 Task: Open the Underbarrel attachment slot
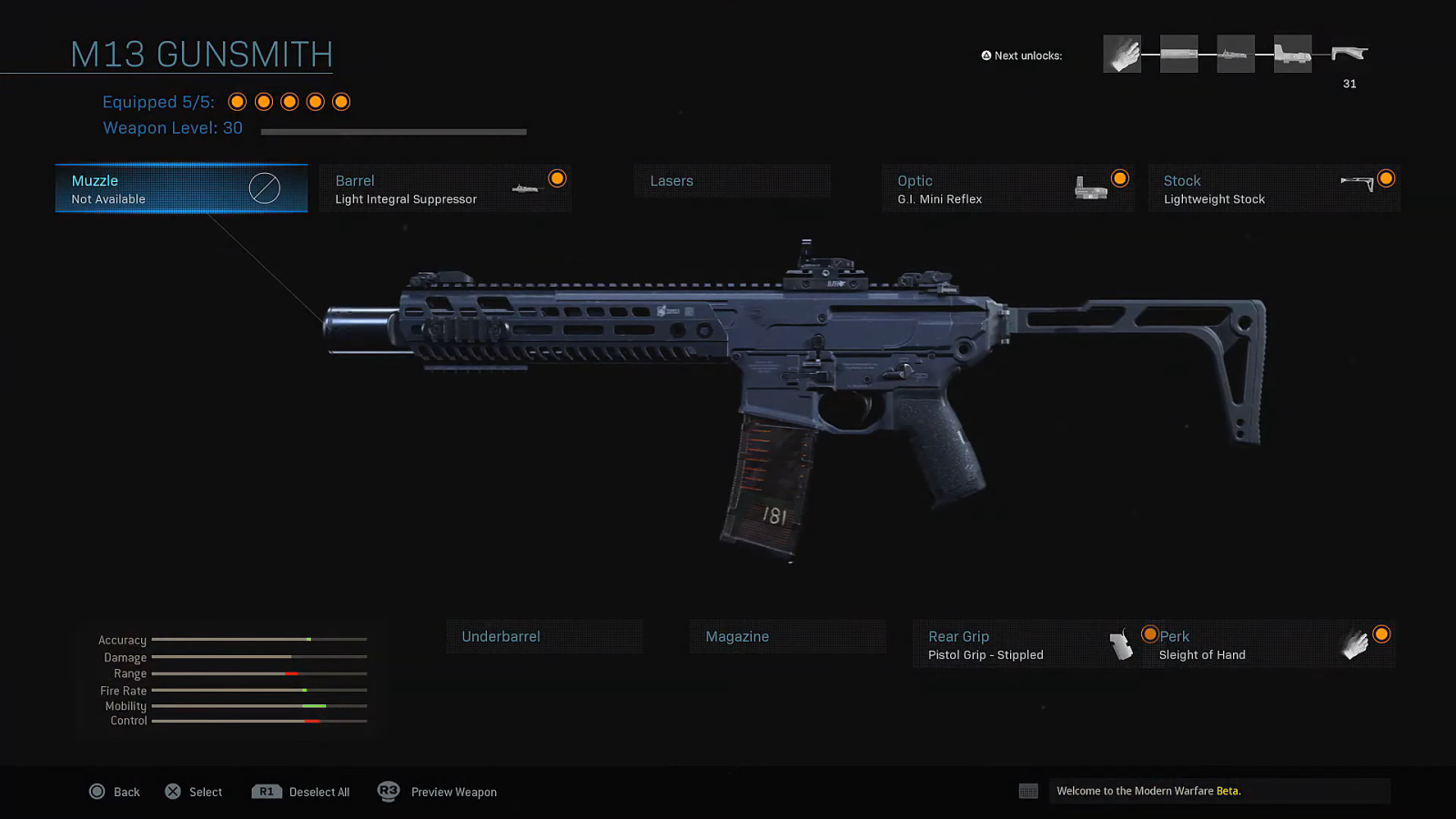(x=543, y=637)
